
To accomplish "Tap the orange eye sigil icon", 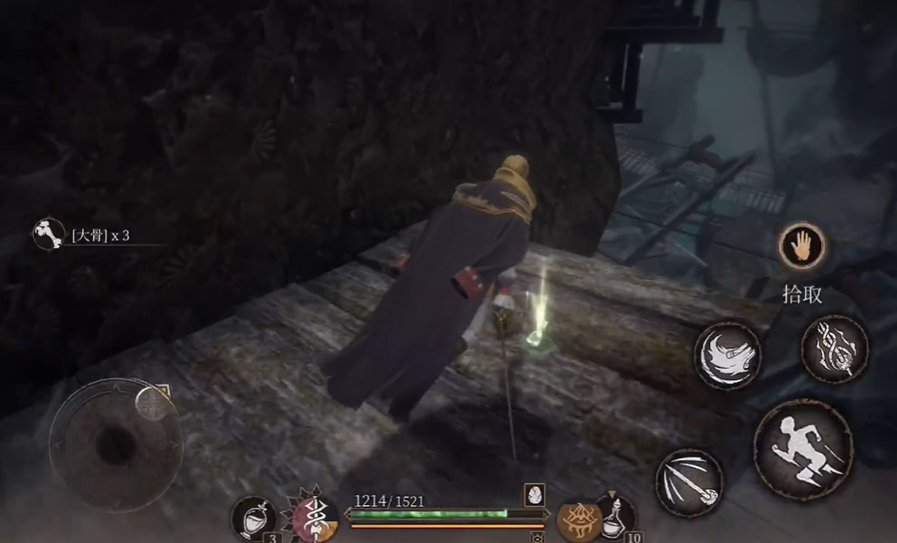I will coord(577,520).
